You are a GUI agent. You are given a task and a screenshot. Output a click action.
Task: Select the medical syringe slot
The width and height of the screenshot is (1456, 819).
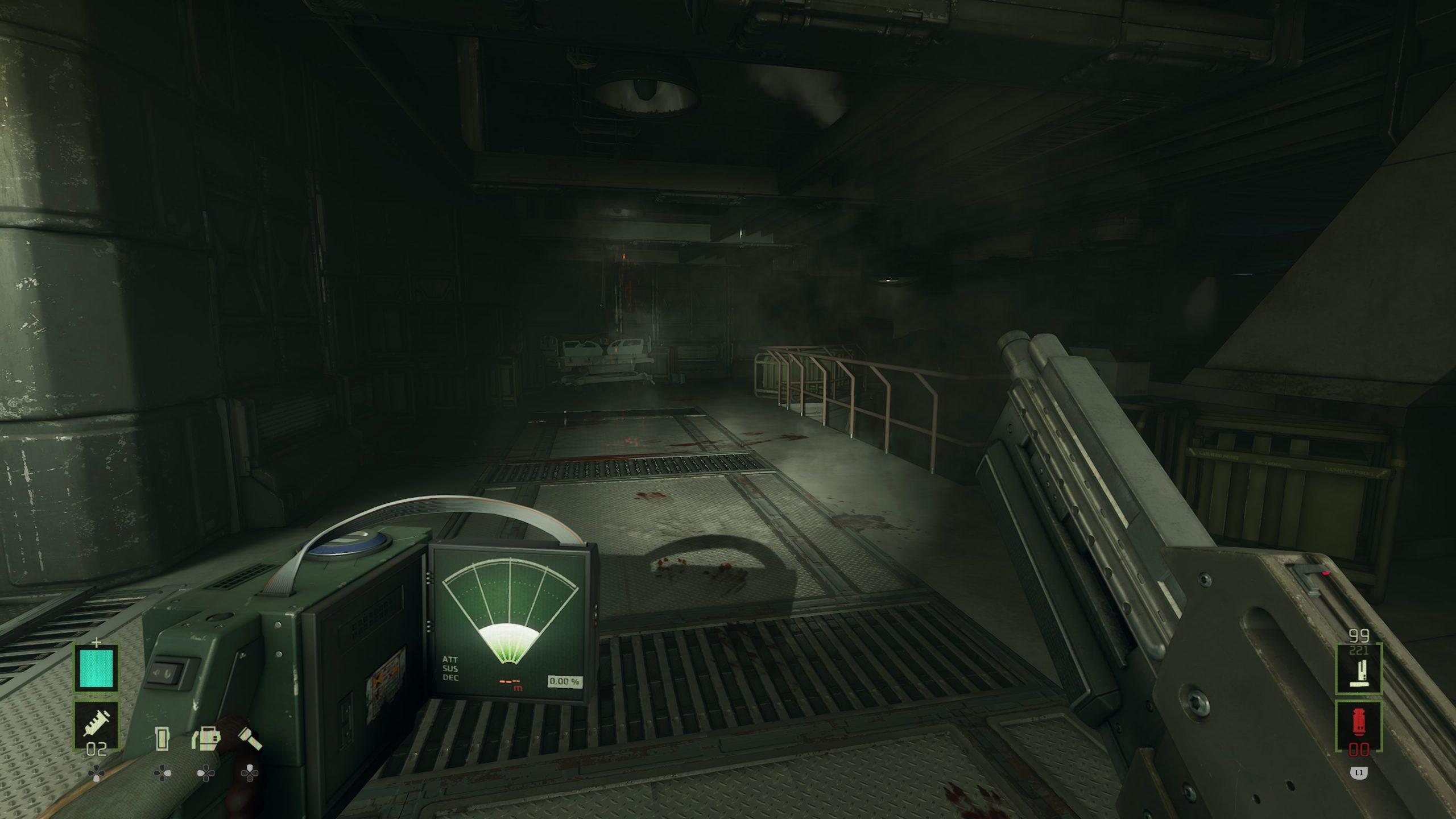(96, 725)
